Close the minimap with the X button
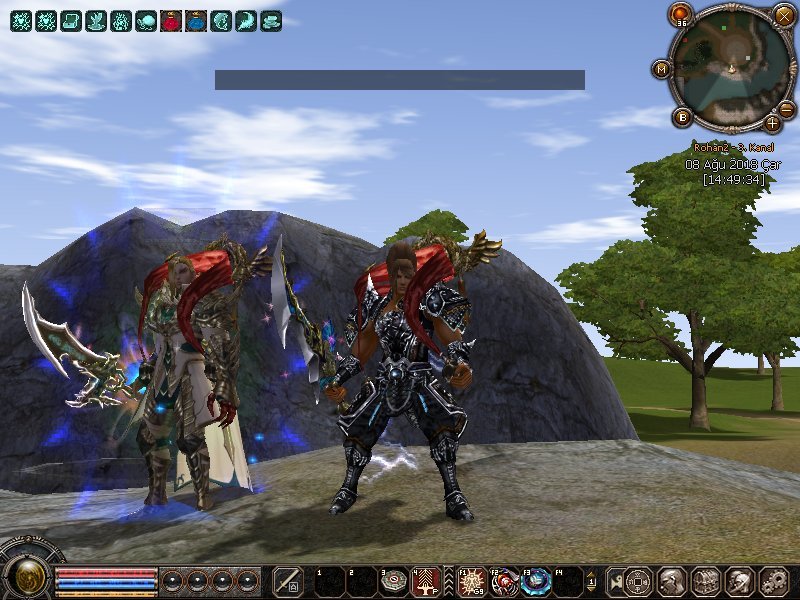 coord(785,15)
